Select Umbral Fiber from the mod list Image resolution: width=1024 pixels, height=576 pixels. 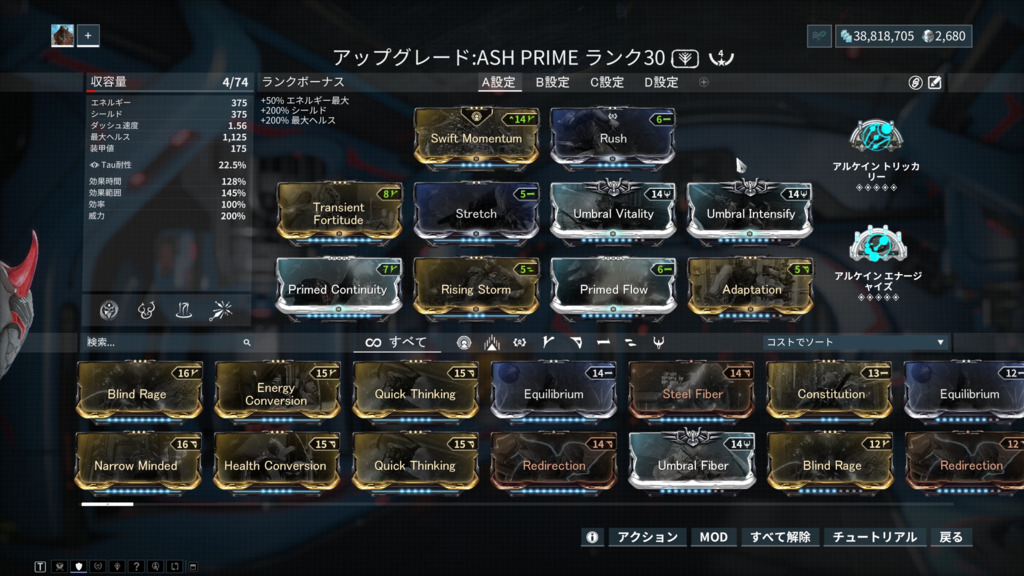click(691, 465)
